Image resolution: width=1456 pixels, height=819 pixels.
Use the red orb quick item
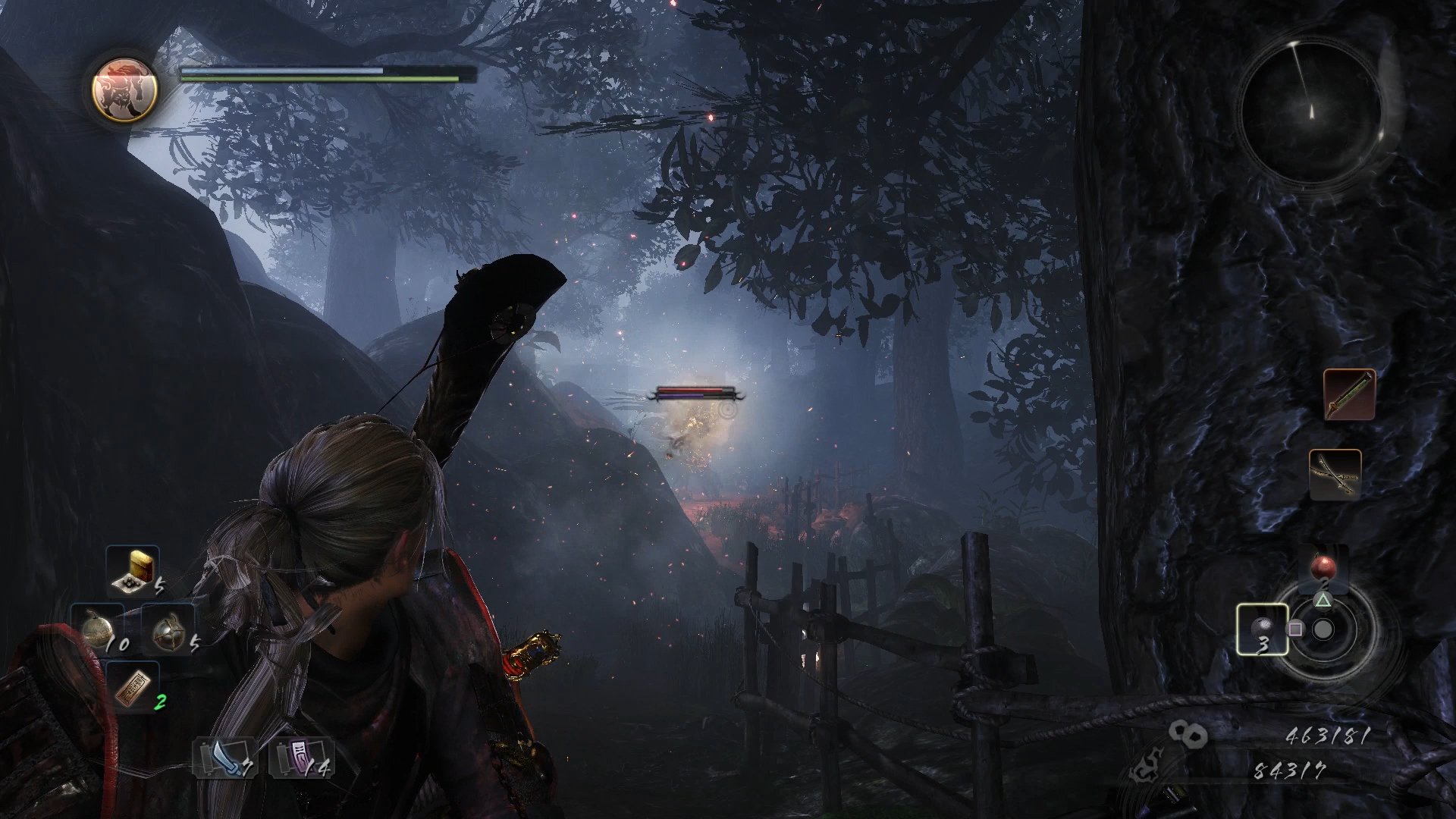click(x=1323, y=567)
